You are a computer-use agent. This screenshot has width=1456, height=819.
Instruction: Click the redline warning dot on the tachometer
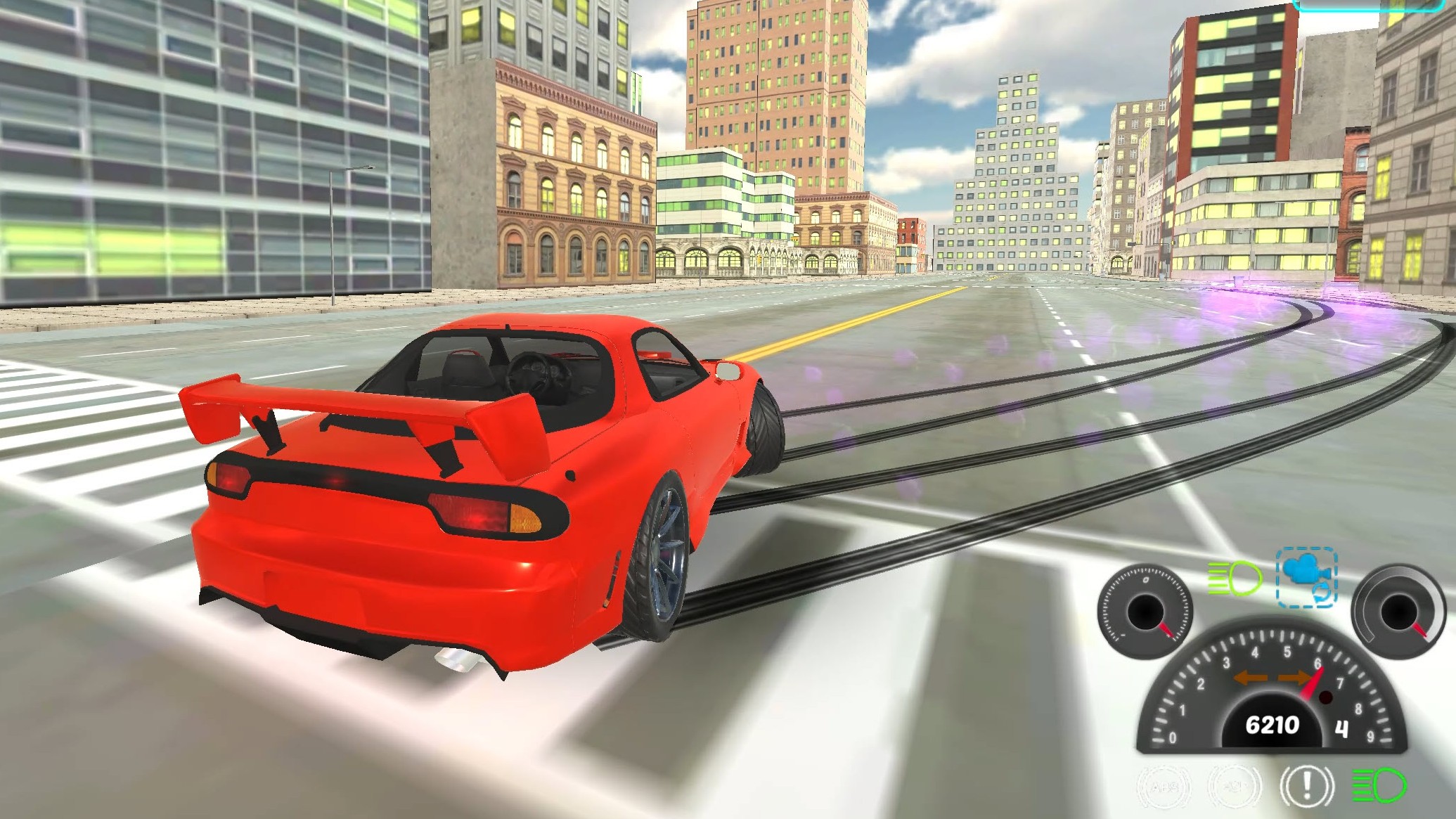(x=1327, y=698)
